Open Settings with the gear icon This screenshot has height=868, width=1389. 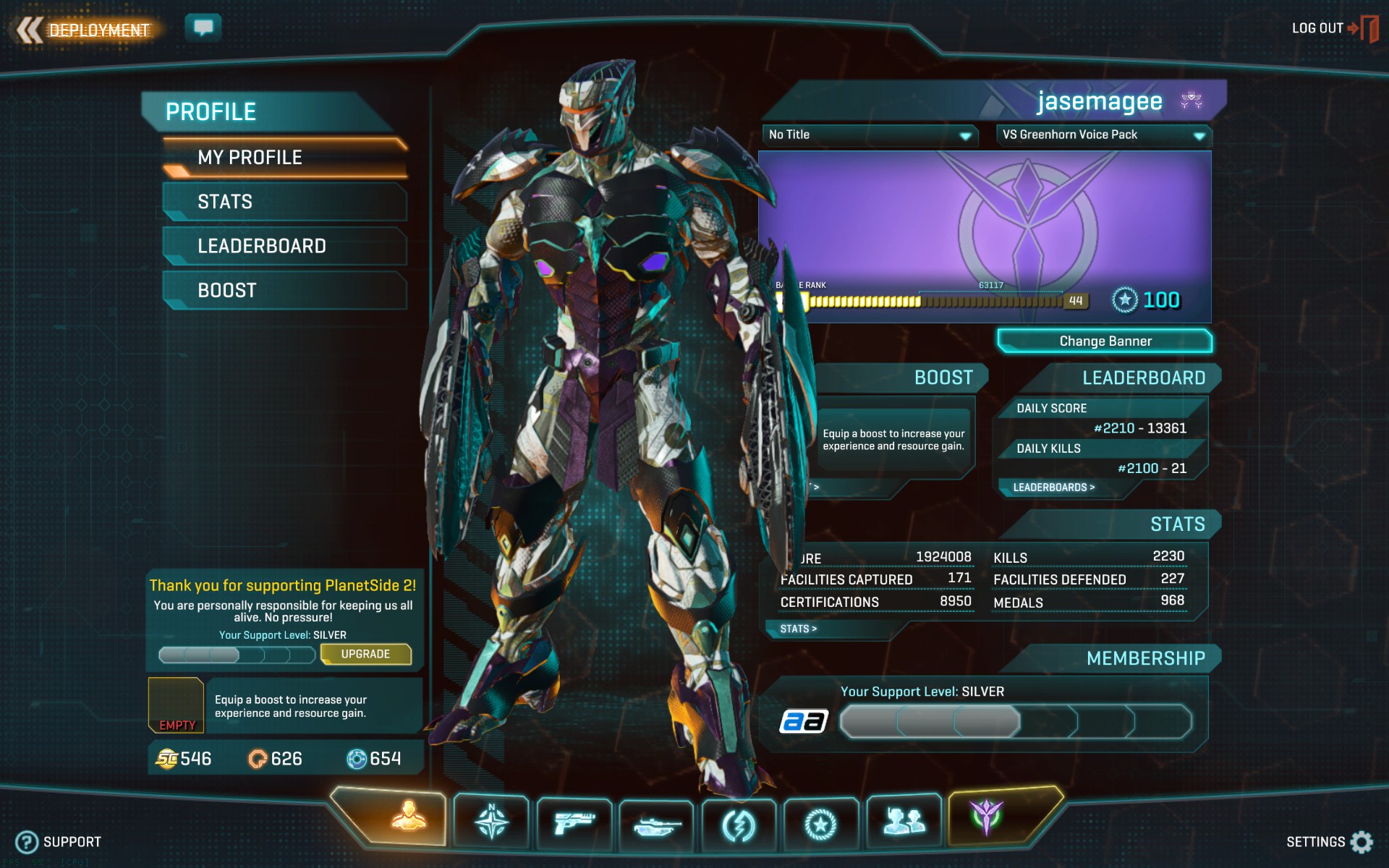point(1361,842)
